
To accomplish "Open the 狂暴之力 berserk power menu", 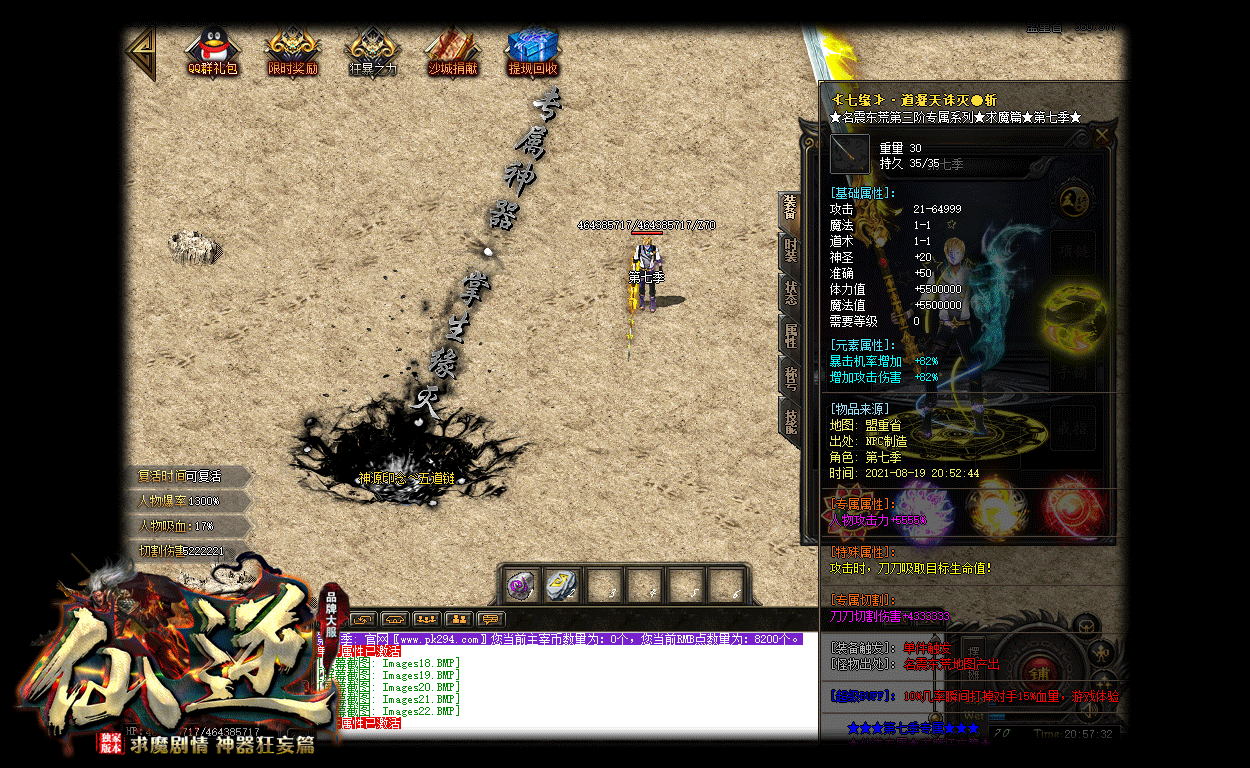I will point(372,52).
